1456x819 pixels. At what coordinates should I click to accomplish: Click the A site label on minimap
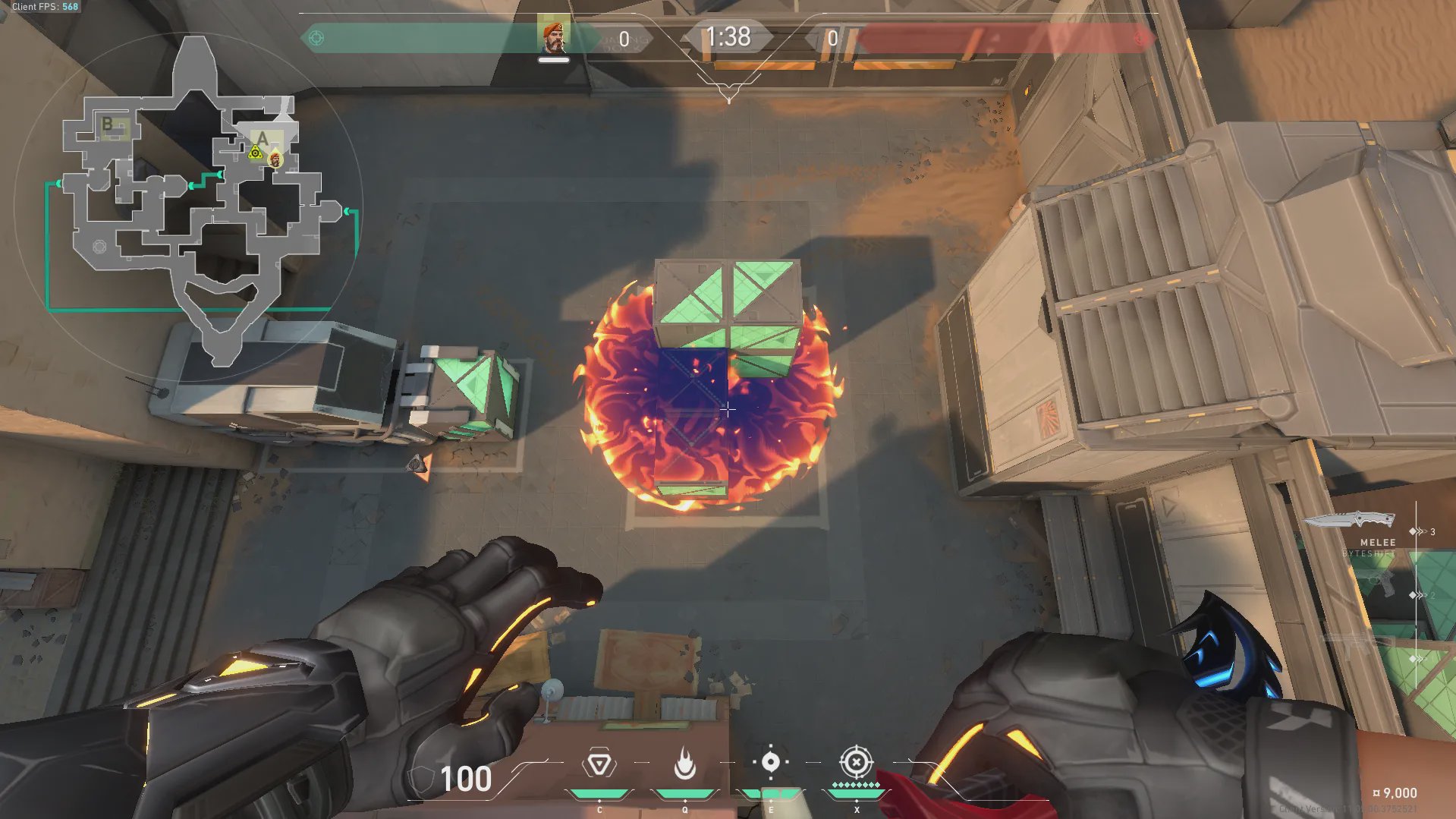263,138
